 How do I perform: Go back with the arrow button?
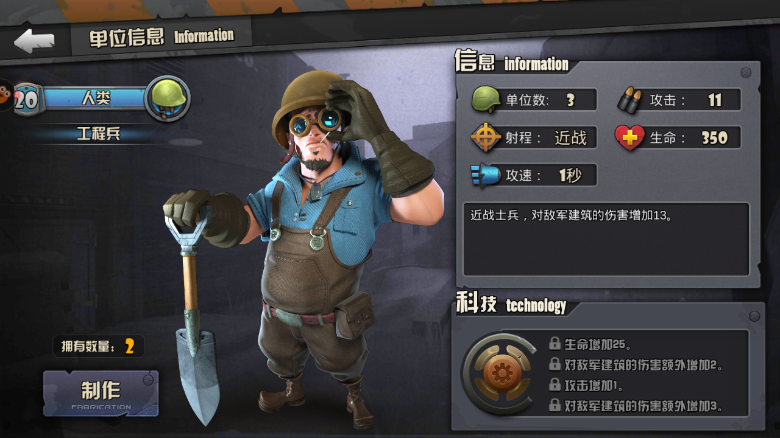coord(34,40)
